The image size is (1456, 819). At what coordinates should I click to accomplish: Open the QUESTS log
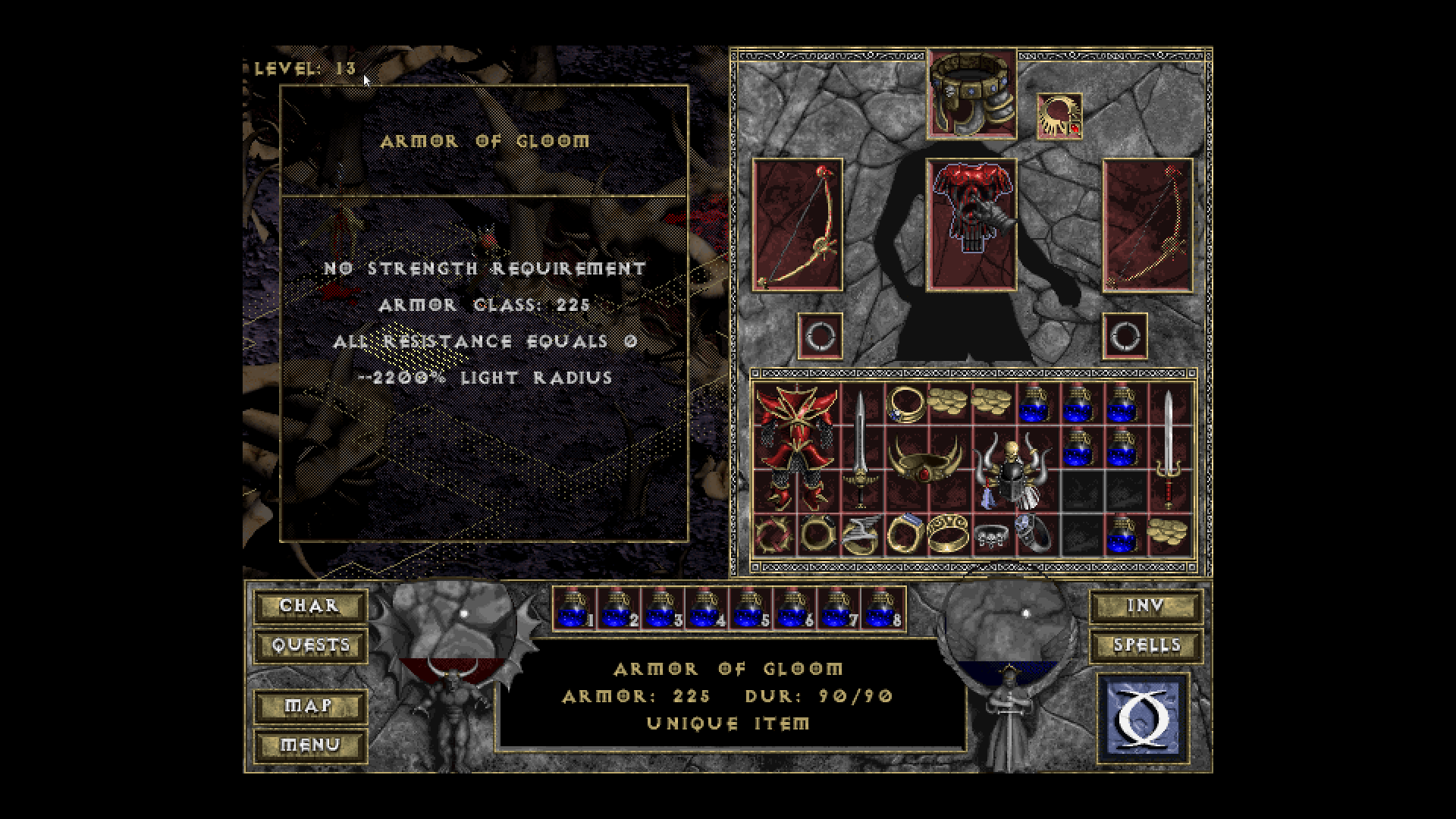click(x=309, y=645)
